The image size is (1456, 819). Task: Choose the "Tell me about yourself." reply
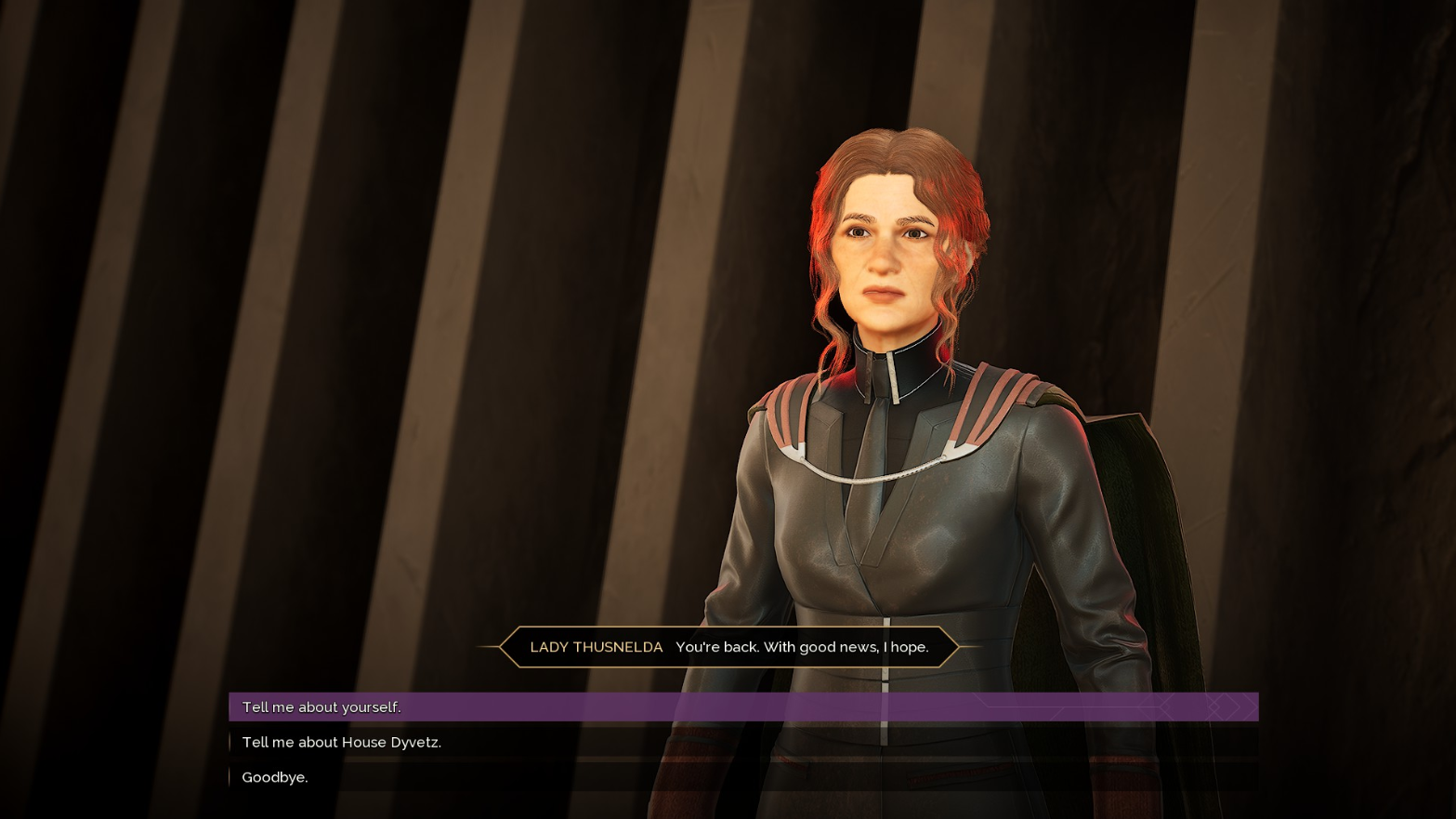coord(321,707)
